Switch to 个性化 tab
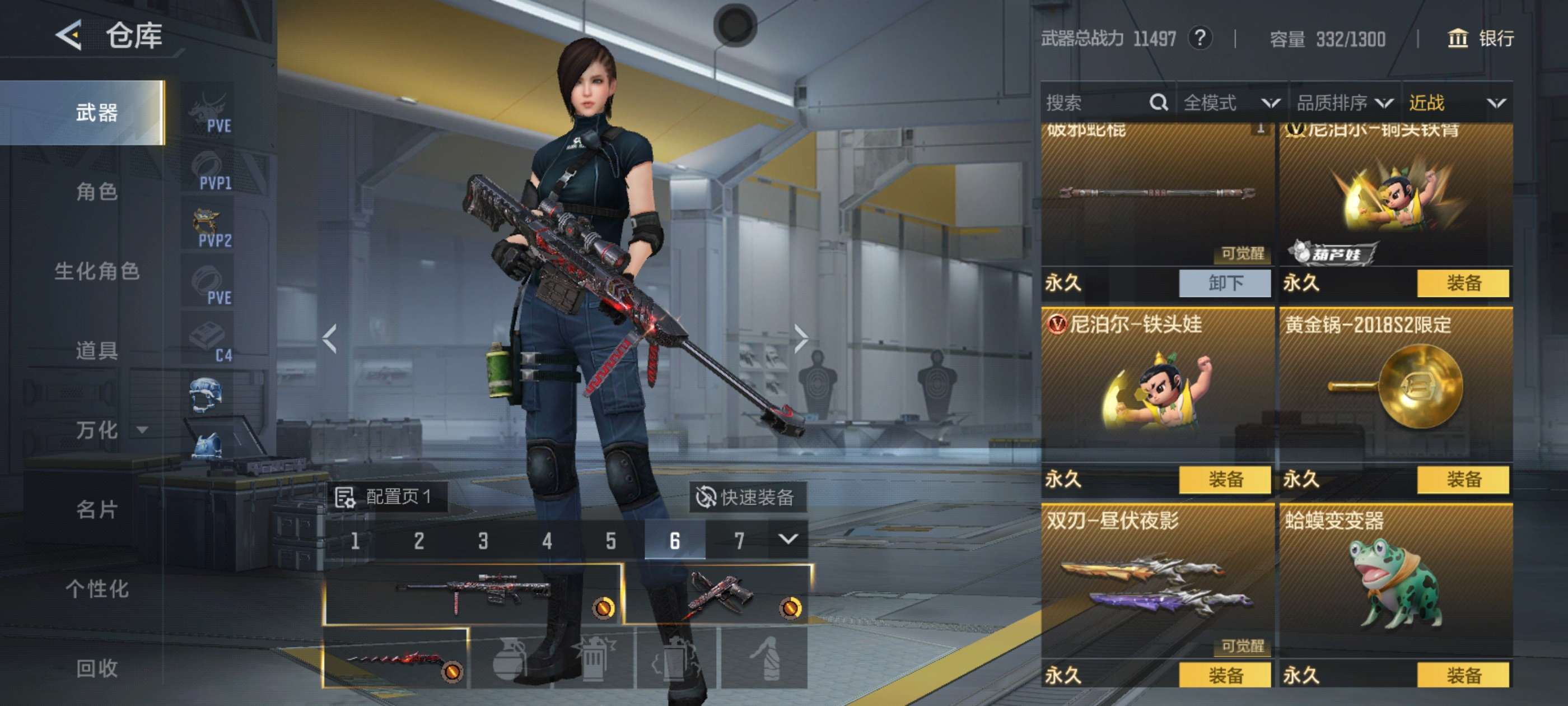This screenshot has width=1568, height=706. pos(96,588)
